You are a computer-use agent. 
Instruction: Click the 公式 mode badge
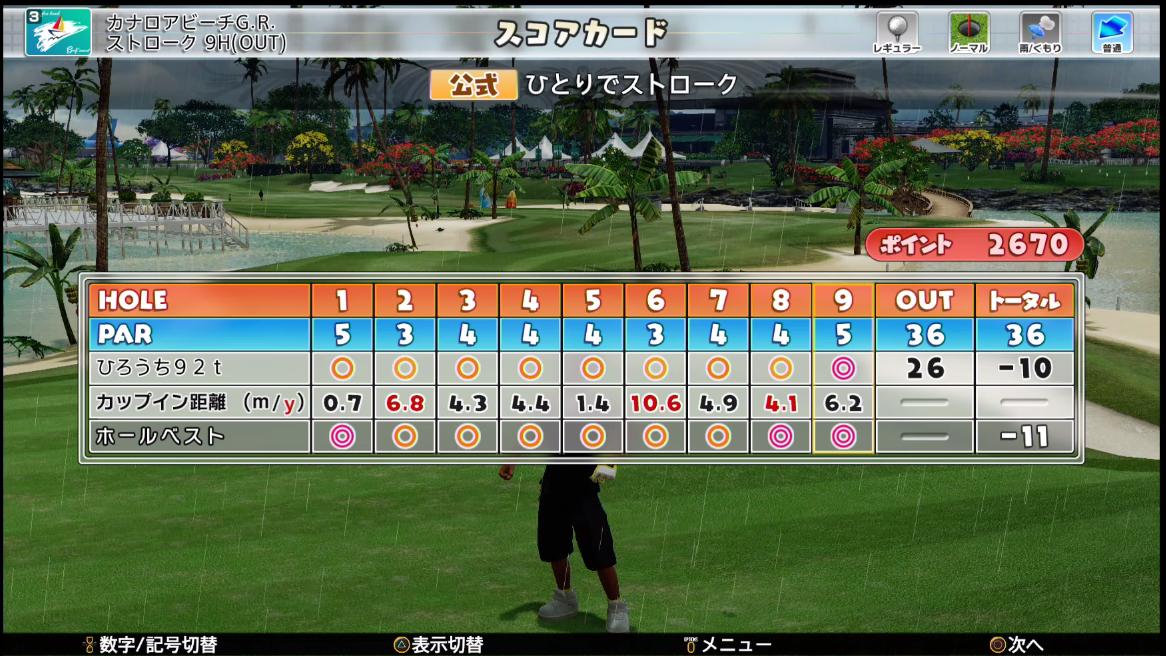click(473, 85)
